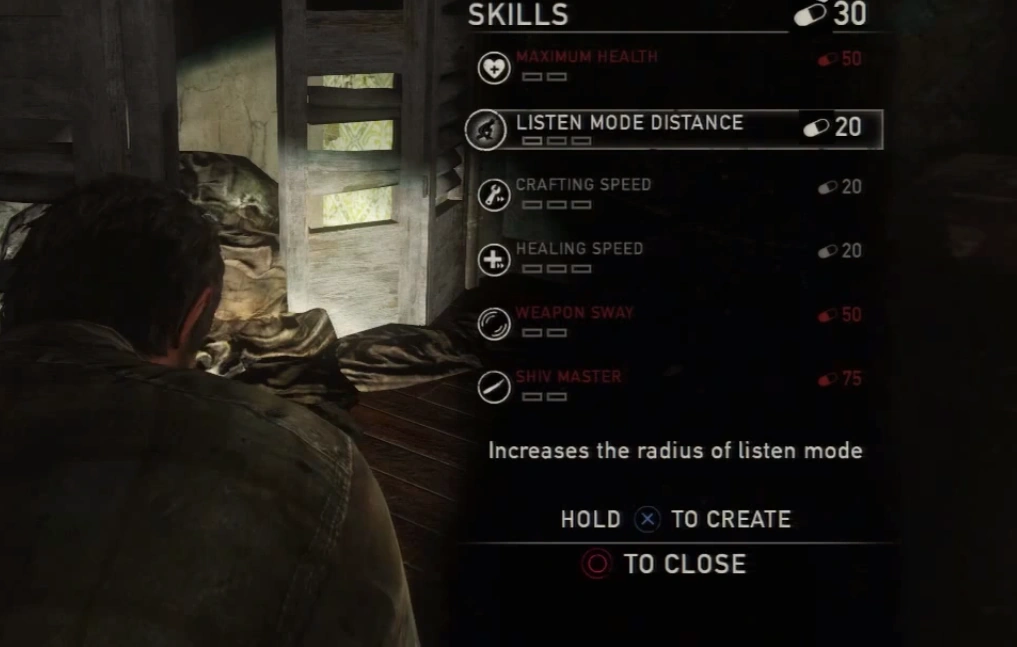This screenshot has width=1017, height=647.
Task: Click the blade icon for Shiv Master
Action: point(494,387)
